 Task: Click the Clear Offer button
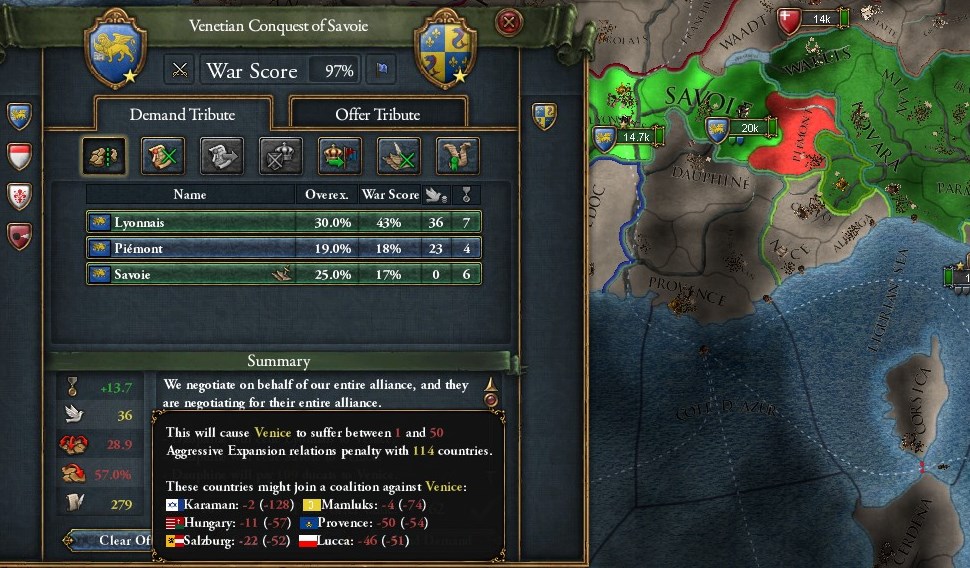pos(112,541)
